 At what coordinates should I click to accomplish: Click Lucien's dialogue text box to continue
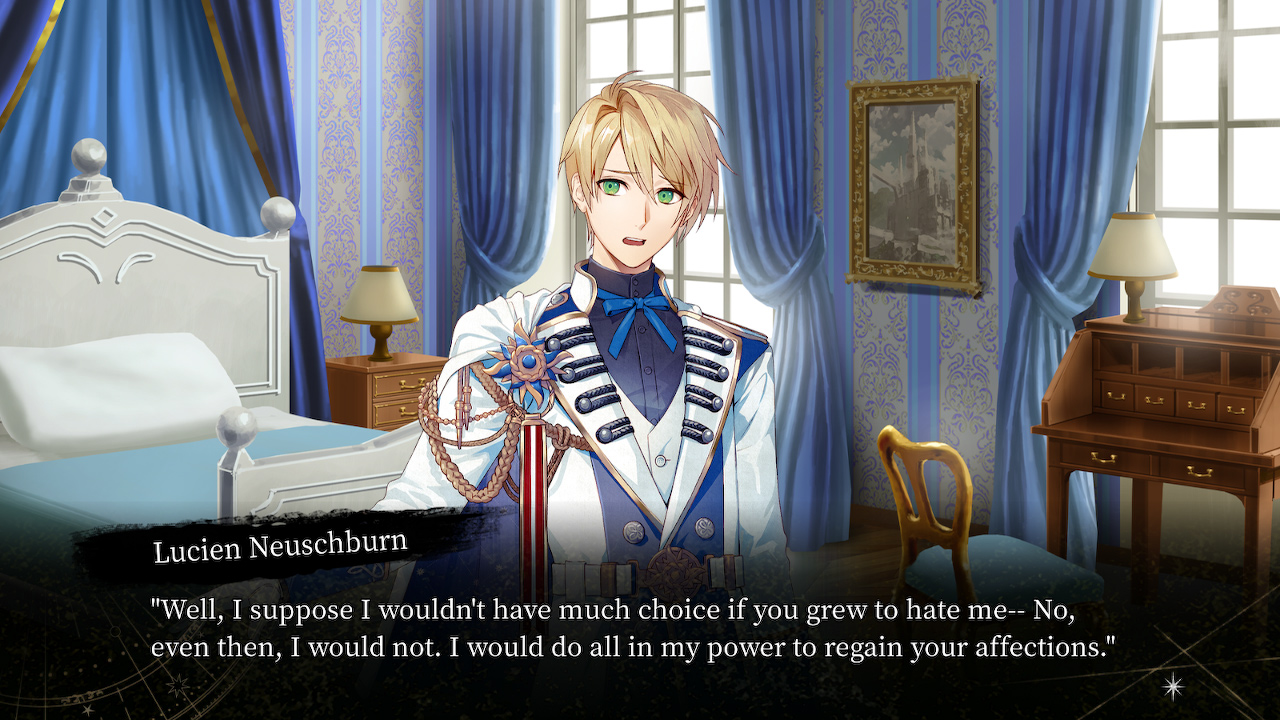tap(632, 627)
